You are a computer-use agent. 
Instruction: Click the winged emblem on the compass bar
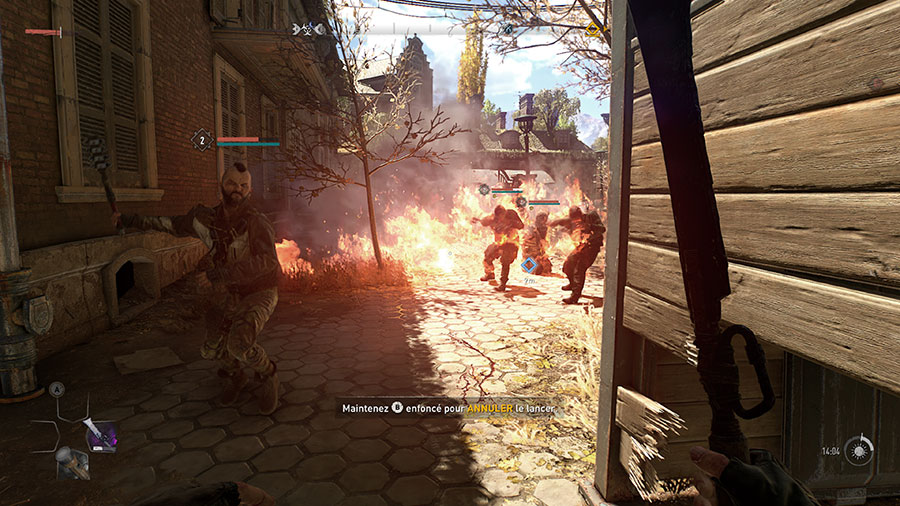pyautogui.click(x=303, y=29)
